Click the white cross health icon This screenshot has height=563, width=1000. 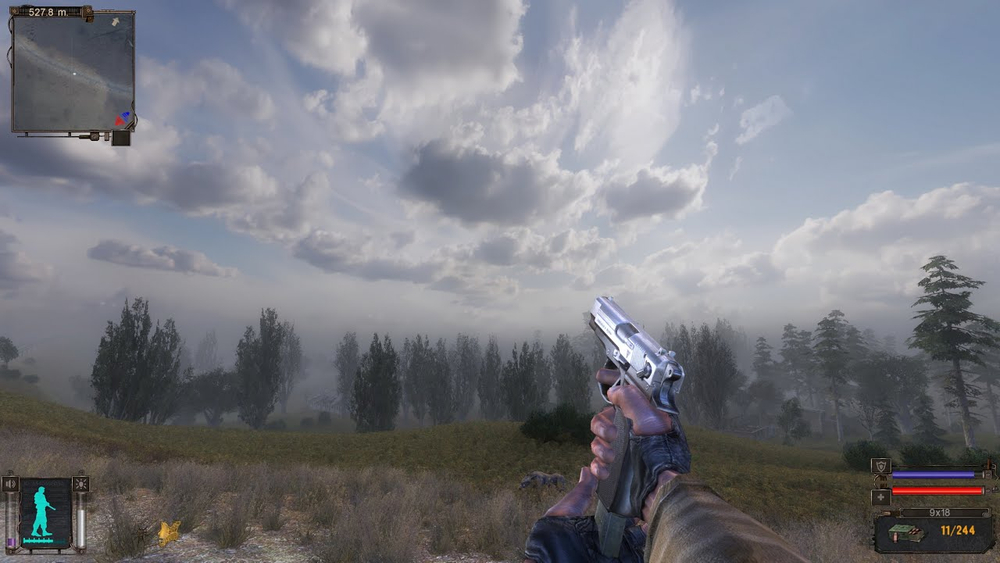pyautogui.click(x=880, y=495)
